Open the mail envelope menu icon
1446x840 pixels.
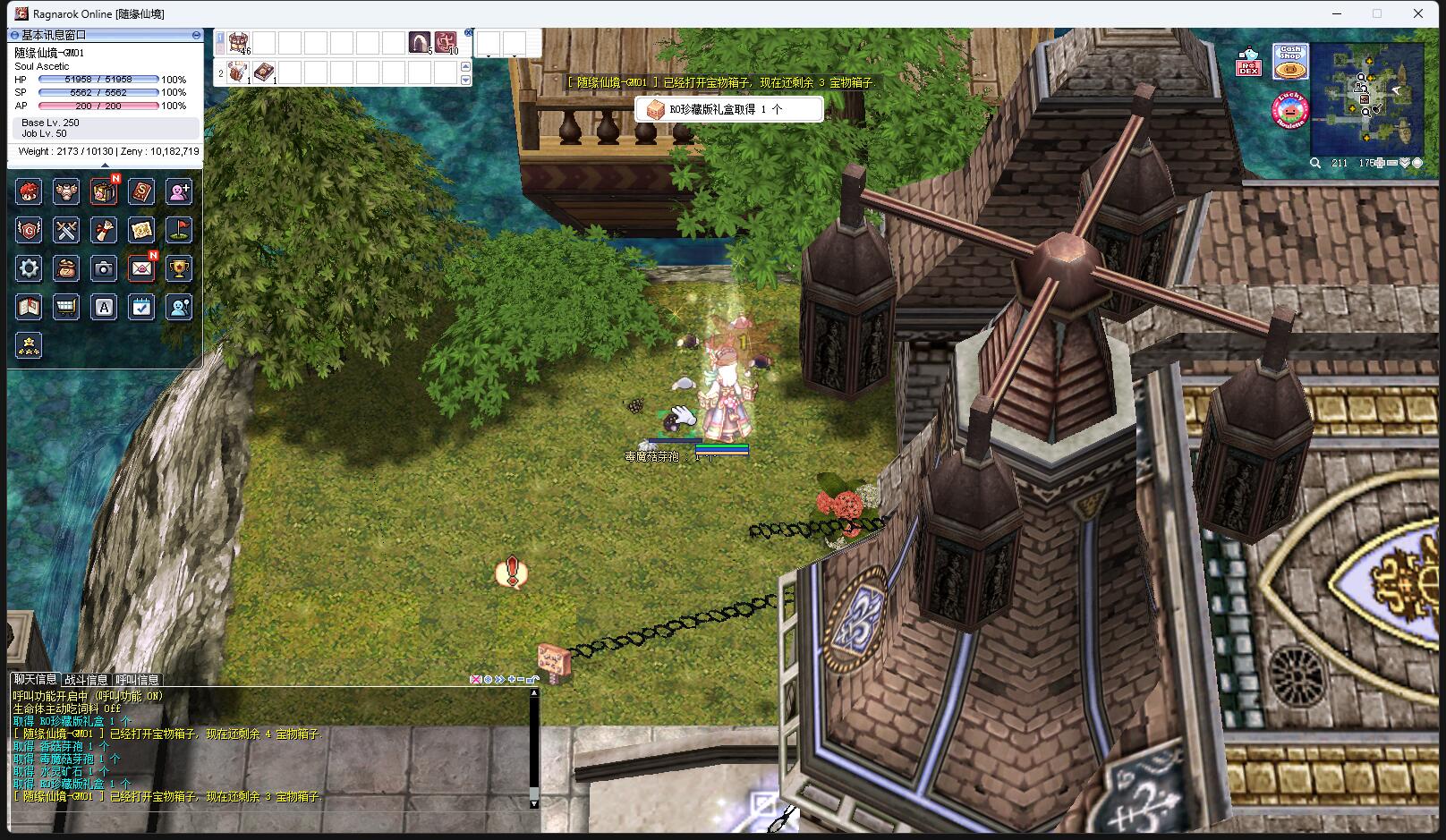pos(141,268)
